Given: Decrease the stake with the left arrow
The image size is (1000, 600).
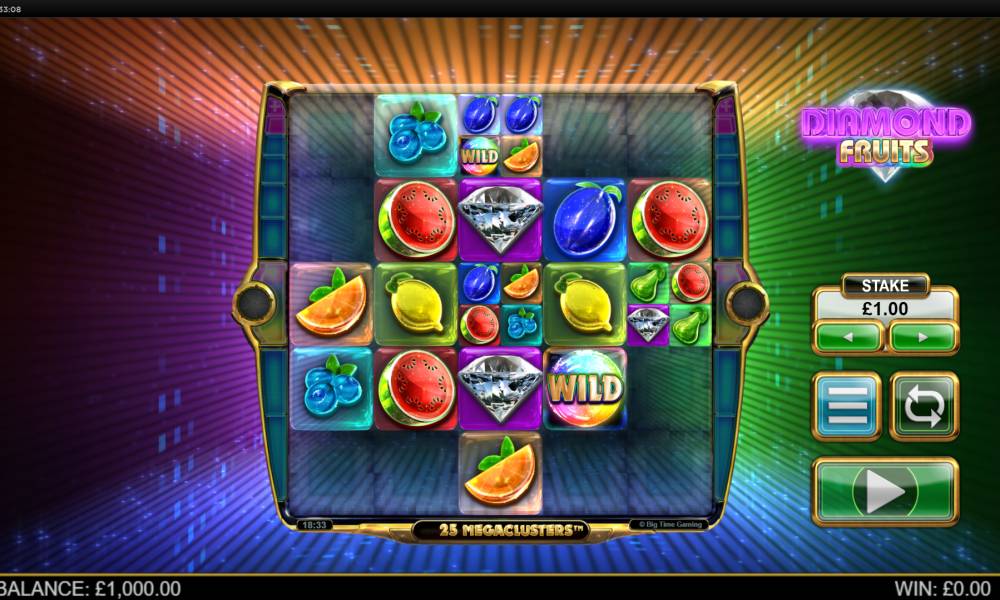Looking at the screenshot, I should point(848,337).
